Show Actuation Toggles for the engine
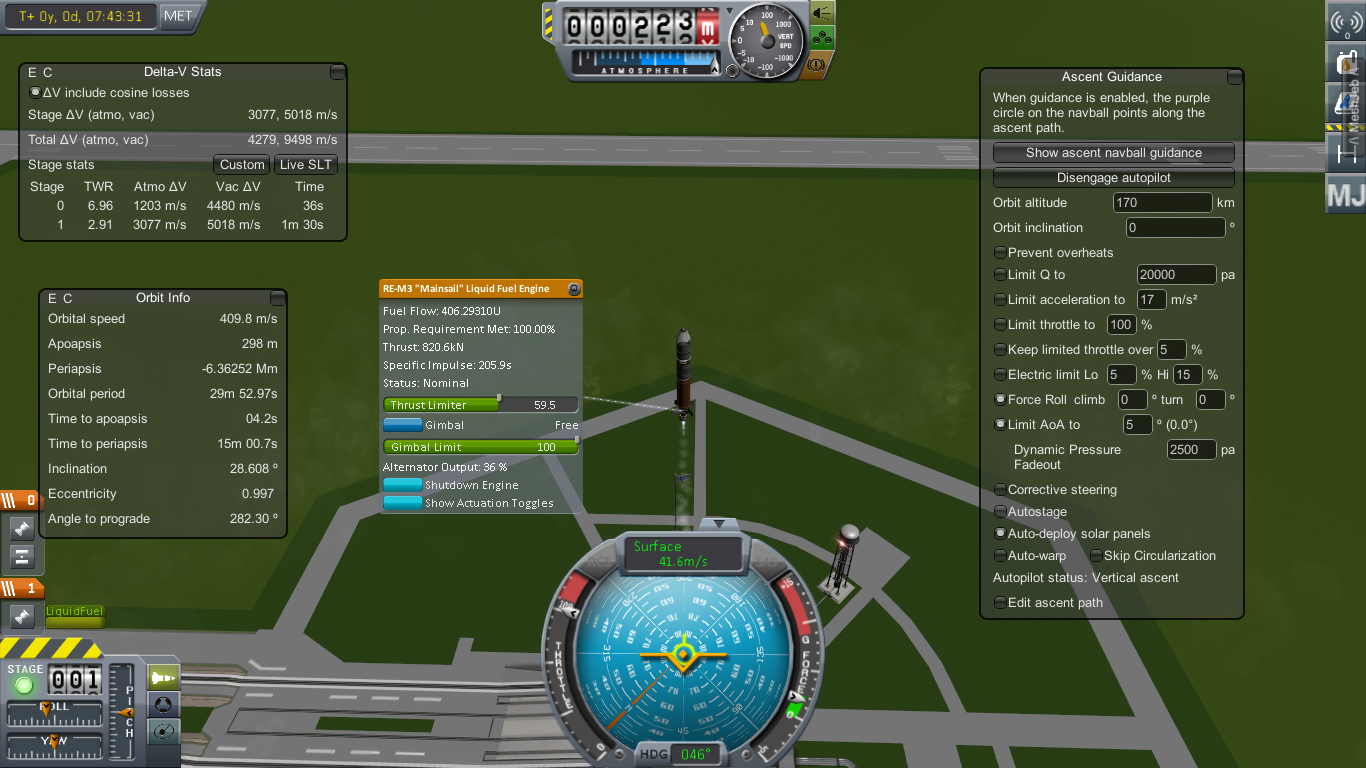 [x=403, y=503]
